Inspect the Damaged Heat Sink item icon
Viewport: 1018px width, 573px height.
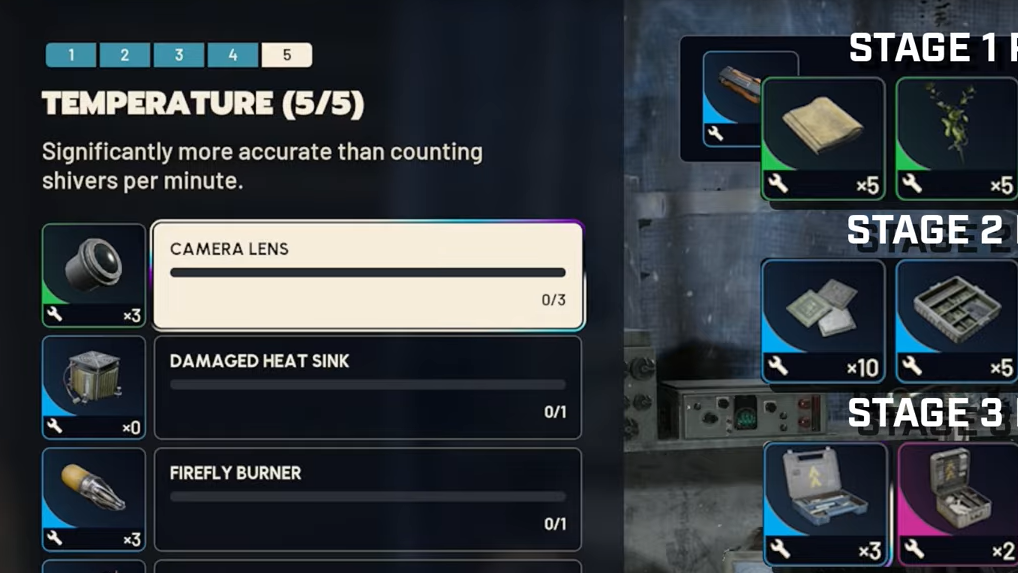coord(94,387)
